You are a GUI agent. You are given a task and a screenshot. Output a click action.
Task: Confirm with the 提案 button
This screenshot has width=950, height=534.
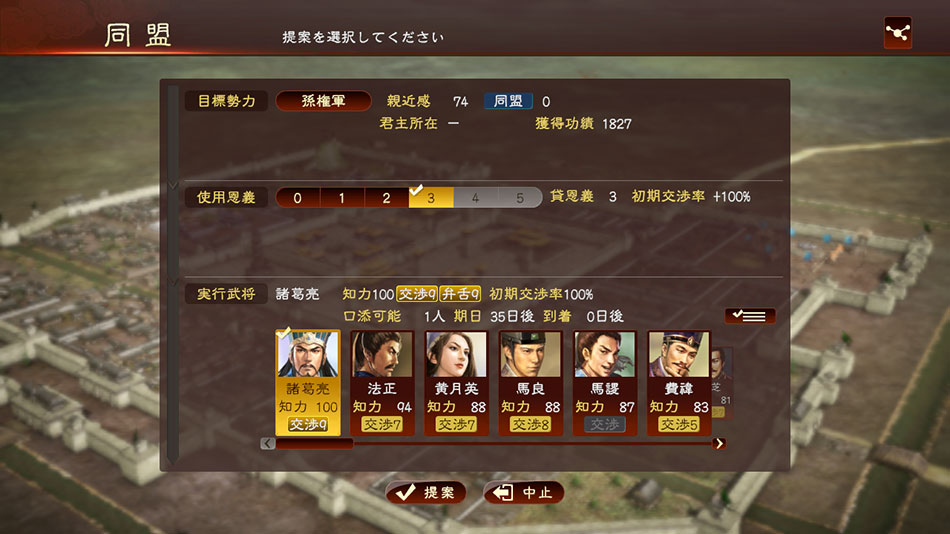click(x=426, y=493)
